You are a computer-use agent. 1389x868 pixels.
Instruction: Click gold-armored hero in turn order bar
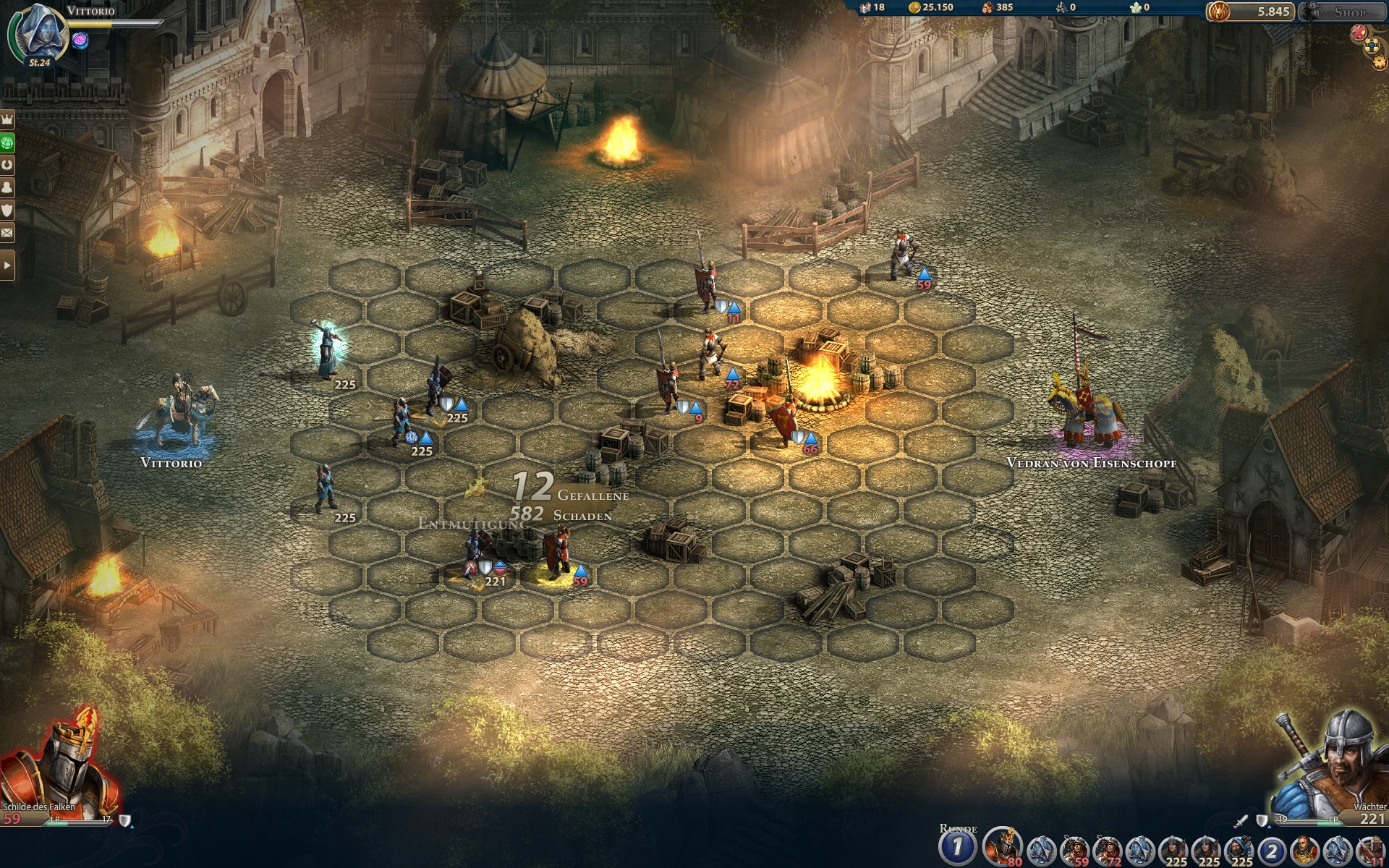tap(1304, 848)
